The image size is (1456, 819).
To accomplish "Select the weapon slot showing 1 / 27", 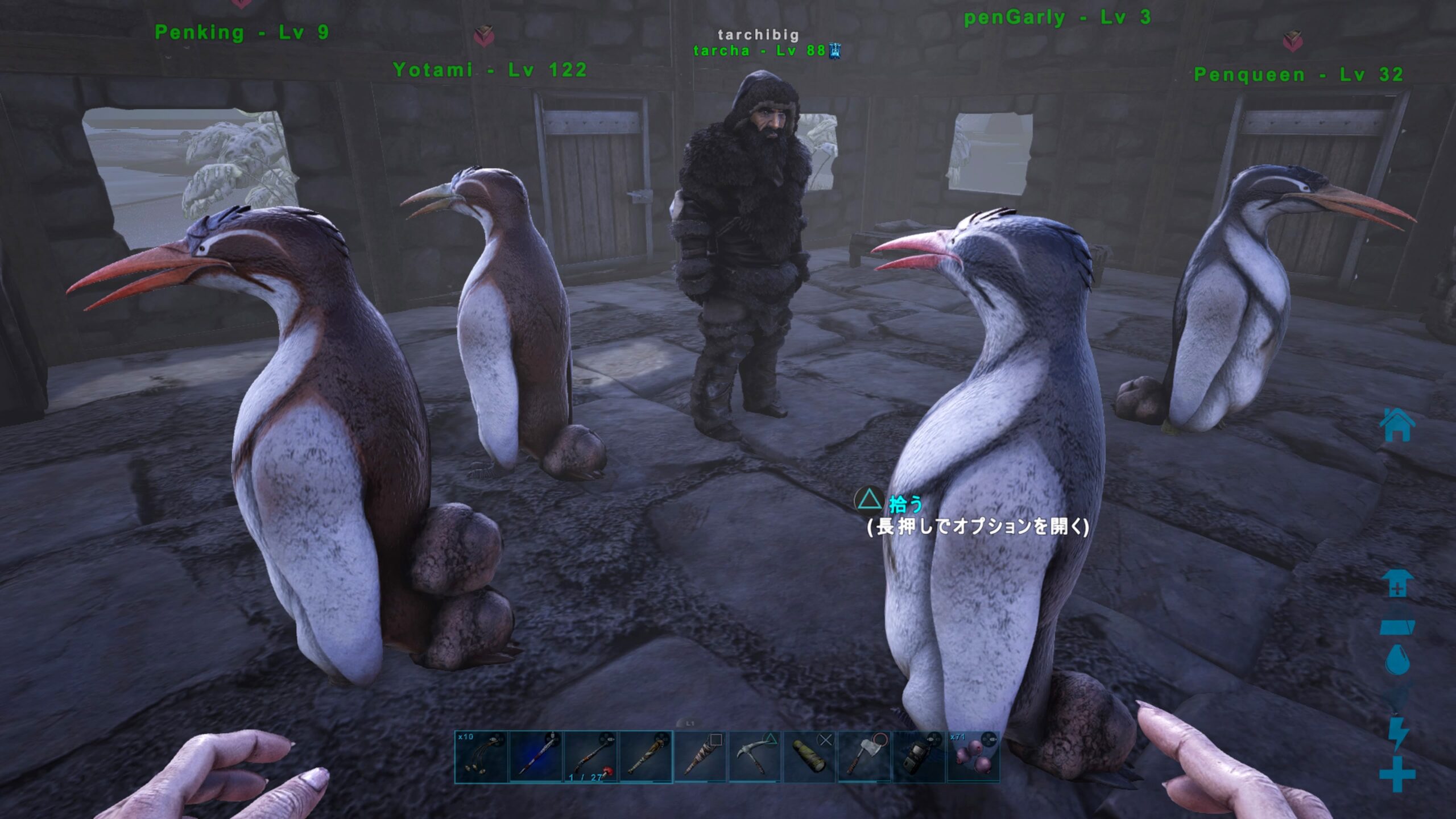I will [x=590, y=757].
